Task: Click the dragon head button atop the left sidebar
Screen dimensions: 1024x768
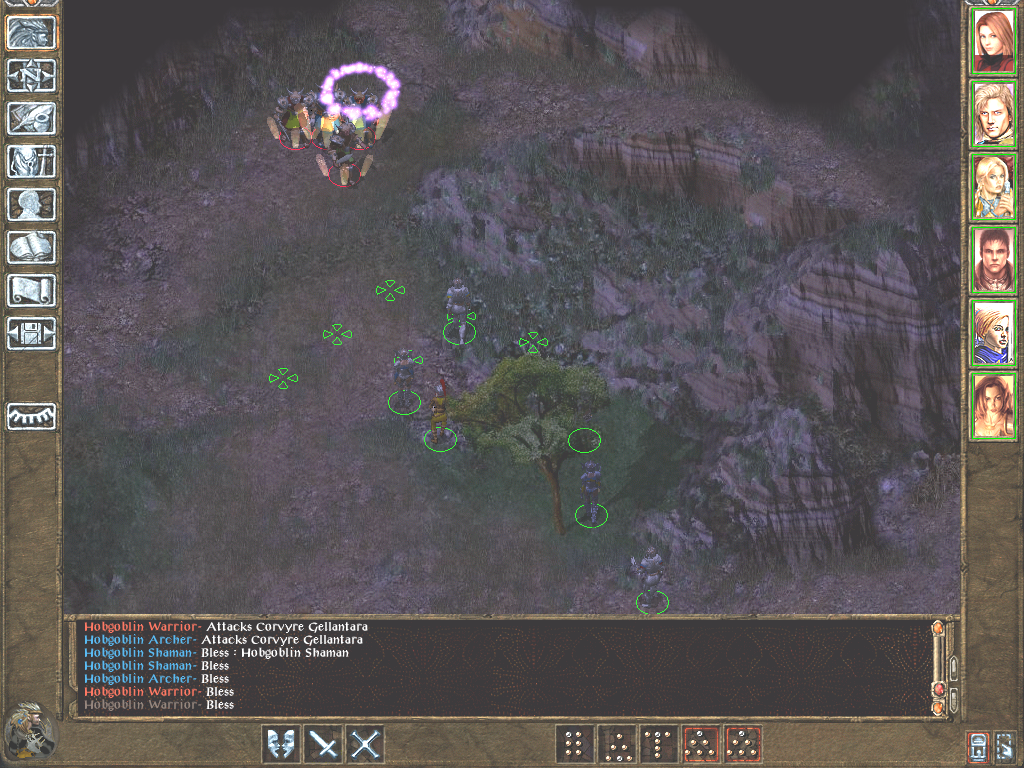Action: (x=31, y=32)
